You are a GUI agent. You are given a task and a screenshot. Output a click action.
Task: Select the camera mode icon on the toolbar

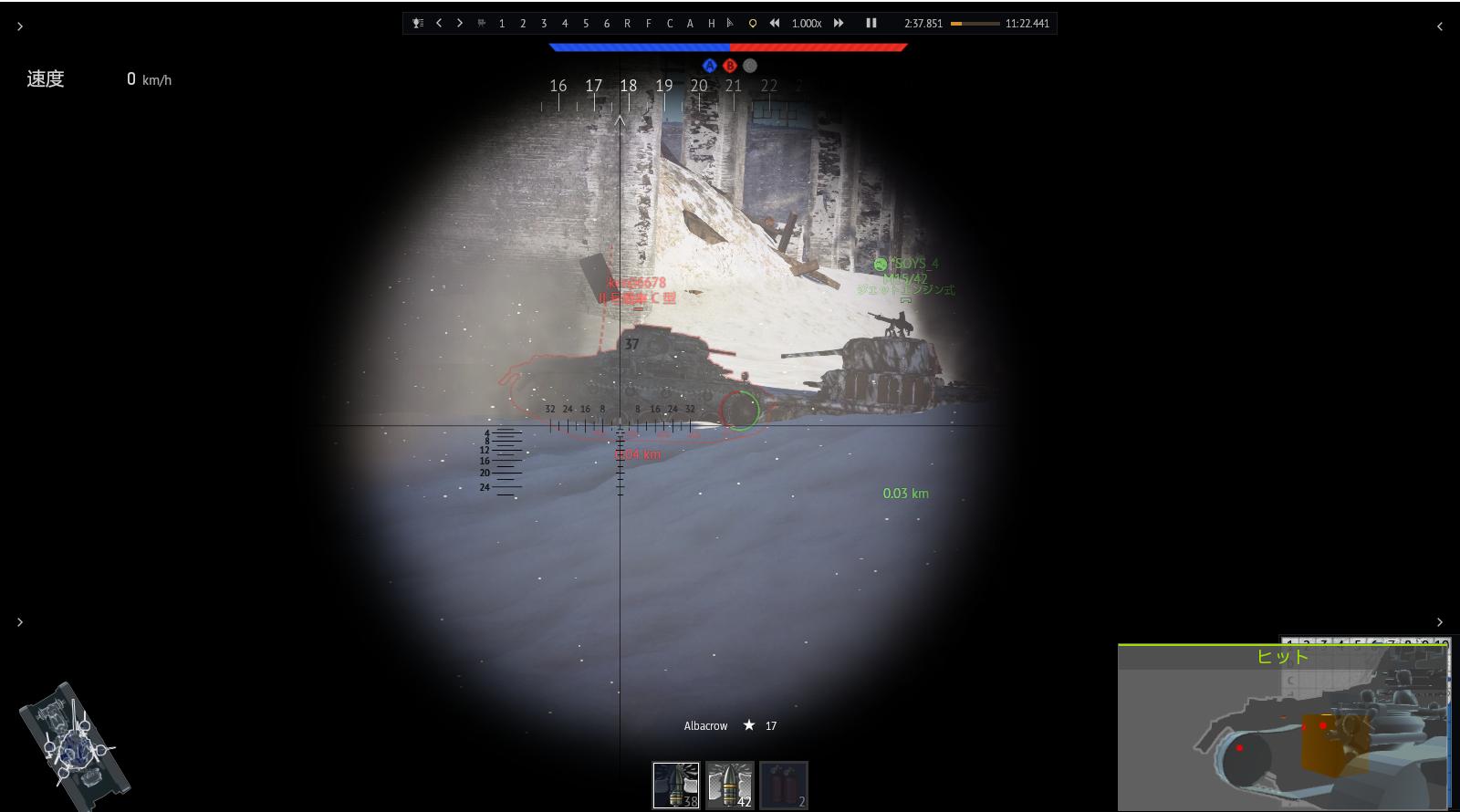(481, 22)
